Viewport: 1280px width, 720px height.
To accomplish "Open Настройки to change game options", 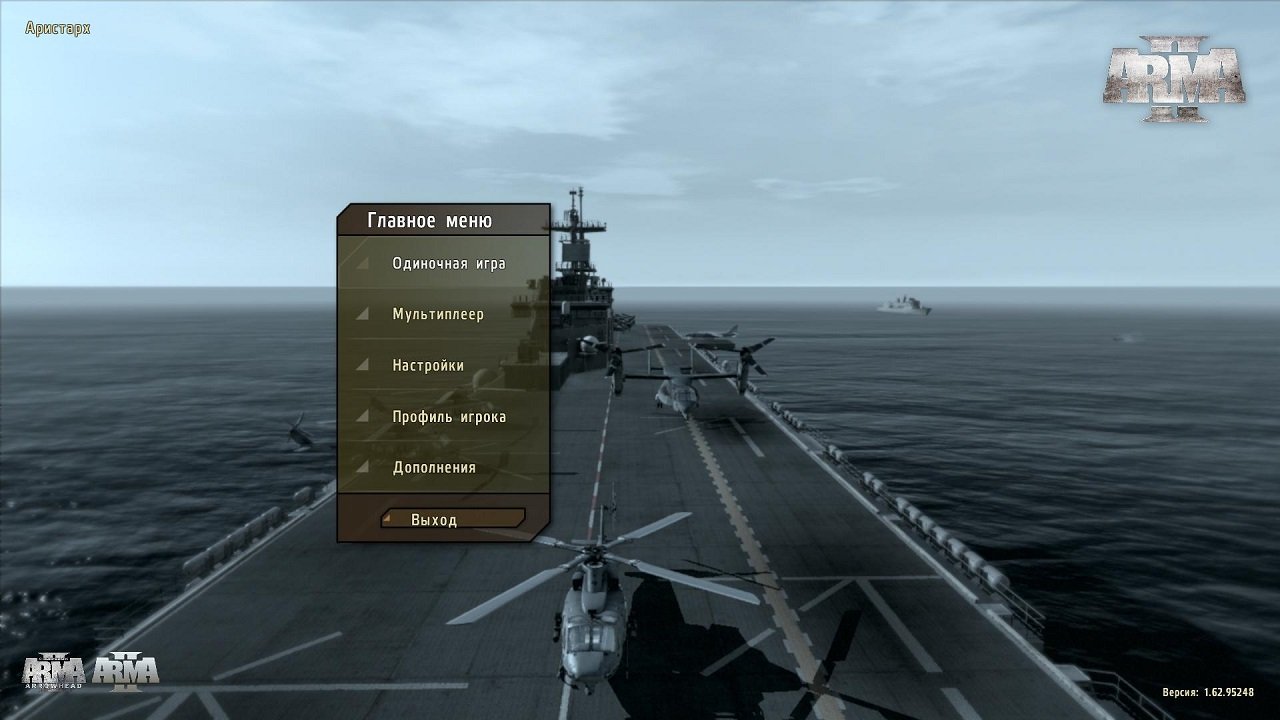I will pyautogui.click(x=429, y=364).
